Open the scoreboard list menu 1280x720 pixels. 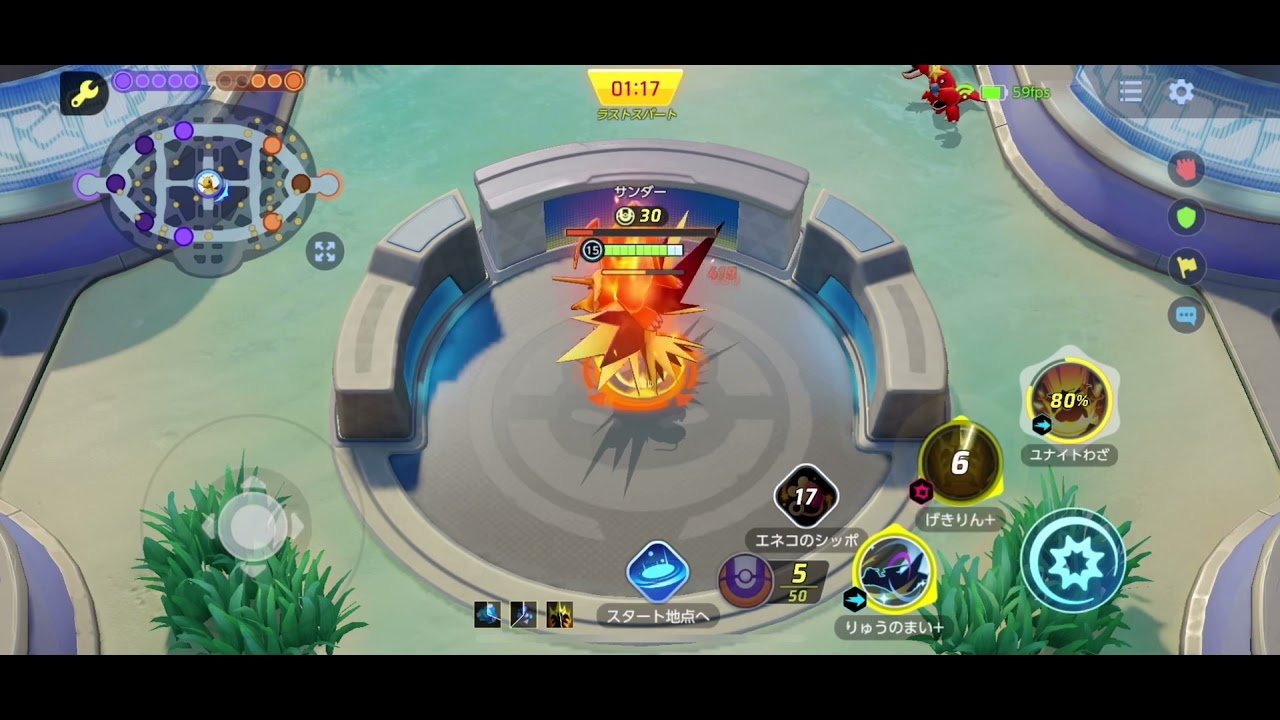(1131, 92)
